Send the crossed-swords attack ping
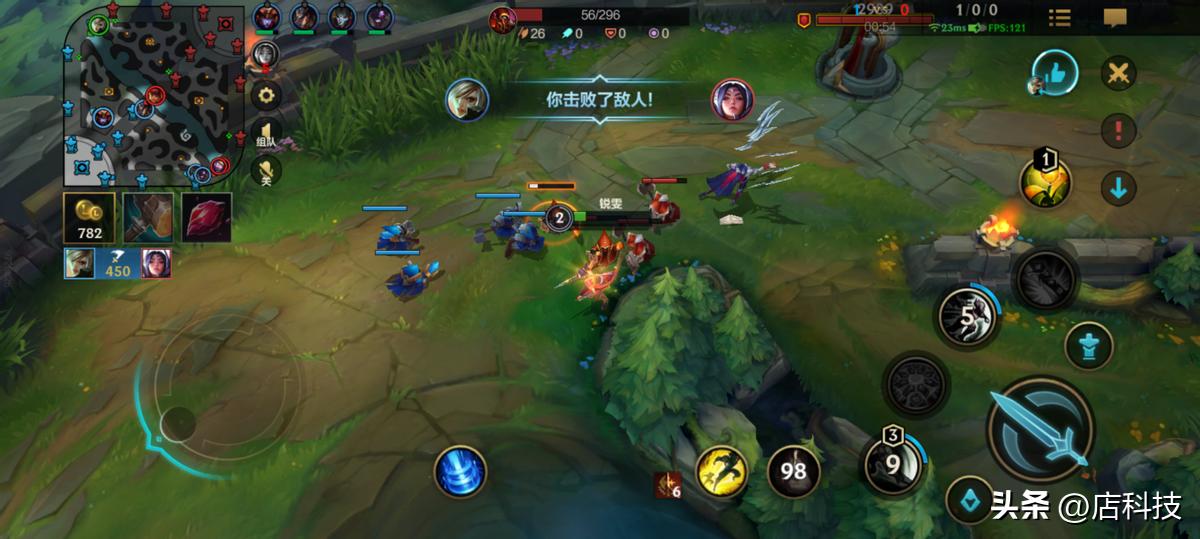This screenshot has width=1200, height=539. tap(1119, 73)
